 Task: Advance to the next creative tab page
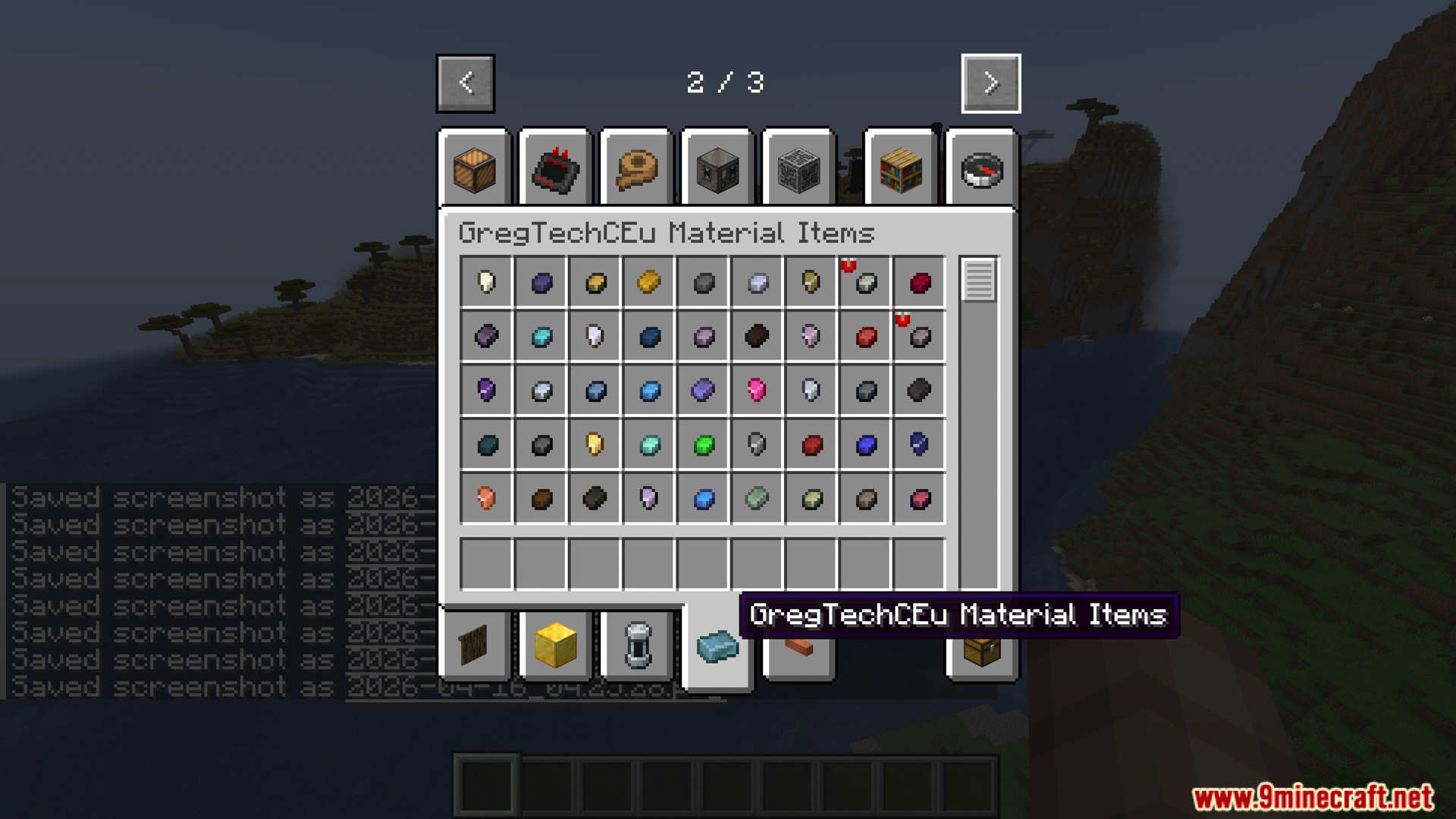[x=990, y=83]
